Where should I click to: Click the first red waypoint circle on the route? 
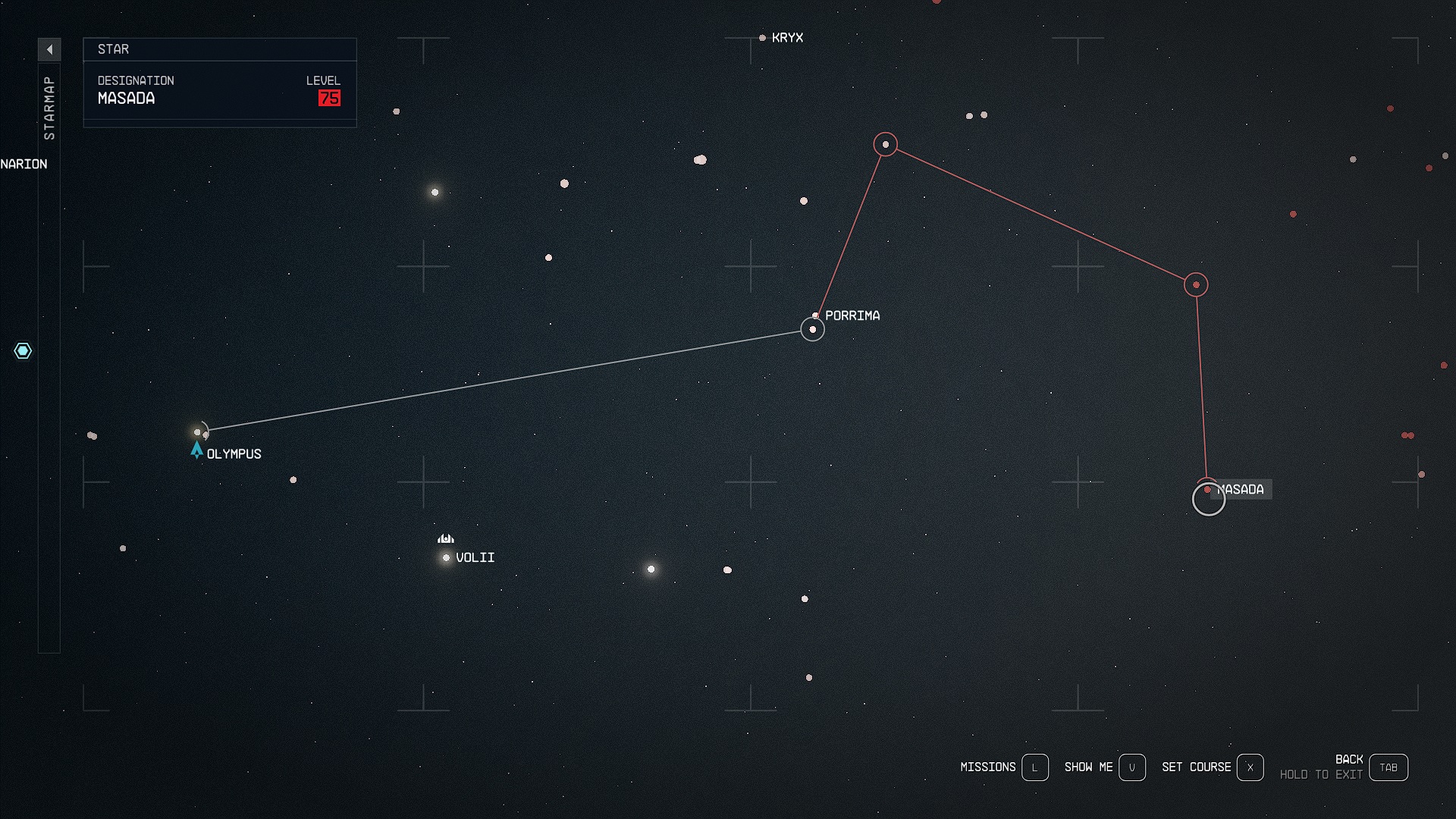[x=885, y=143]
